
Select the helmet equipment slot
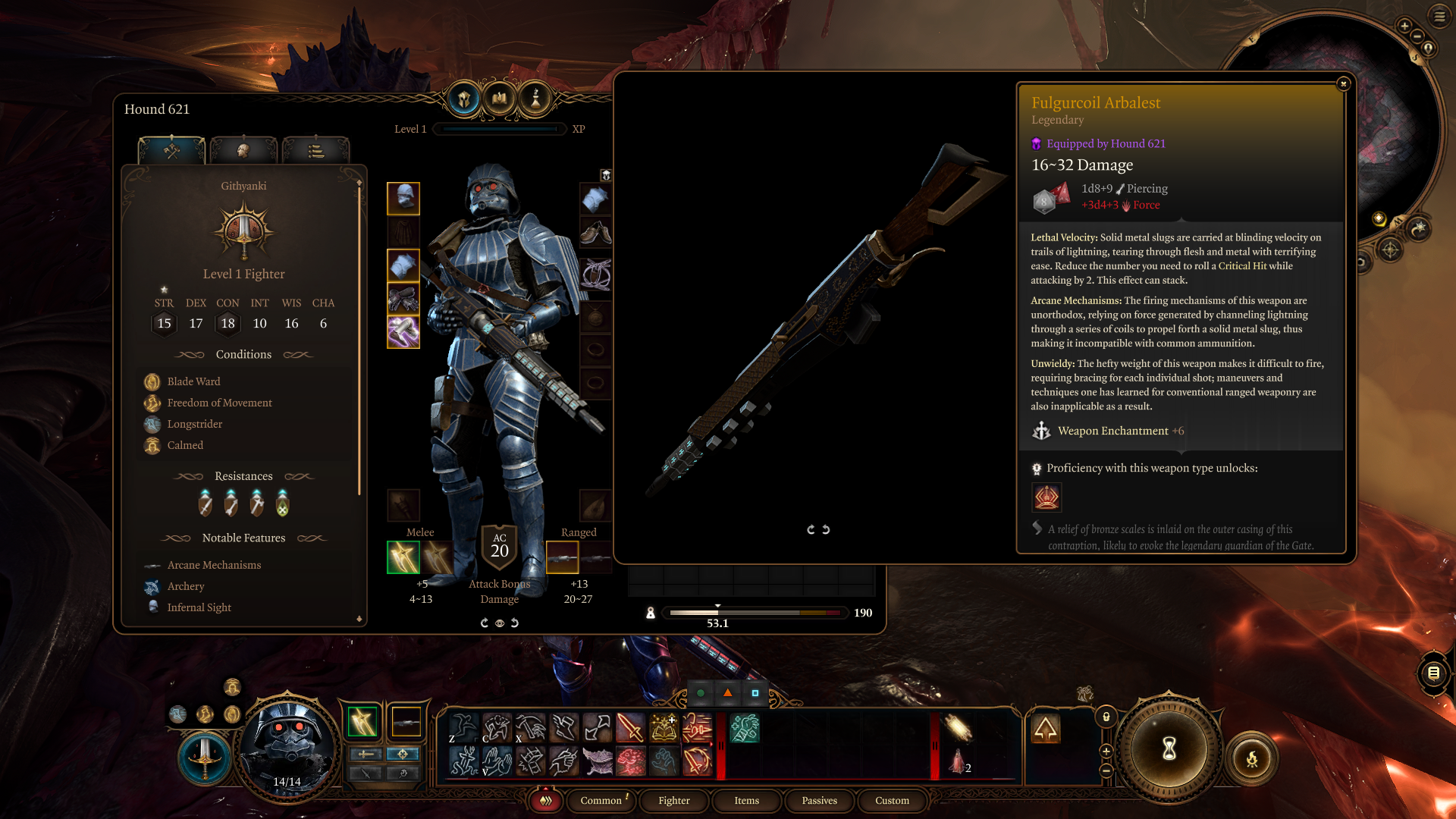pos(403,199)
